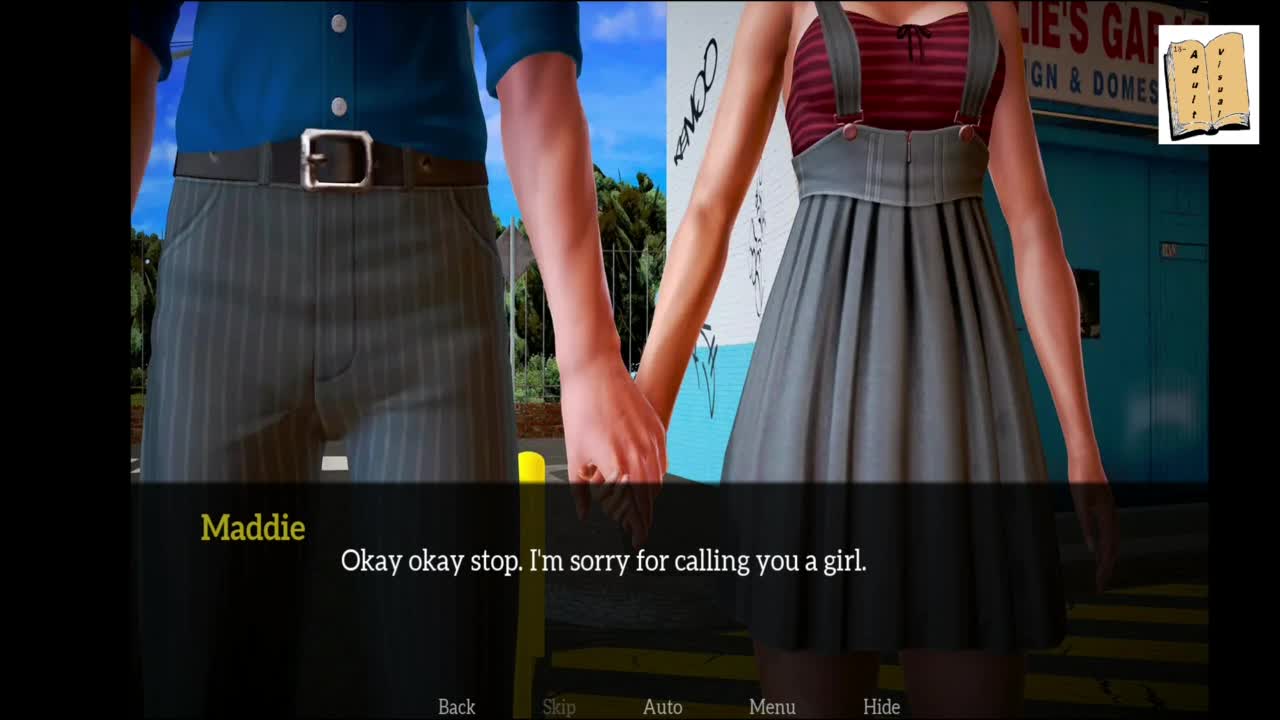Click the Skip button

559,707
